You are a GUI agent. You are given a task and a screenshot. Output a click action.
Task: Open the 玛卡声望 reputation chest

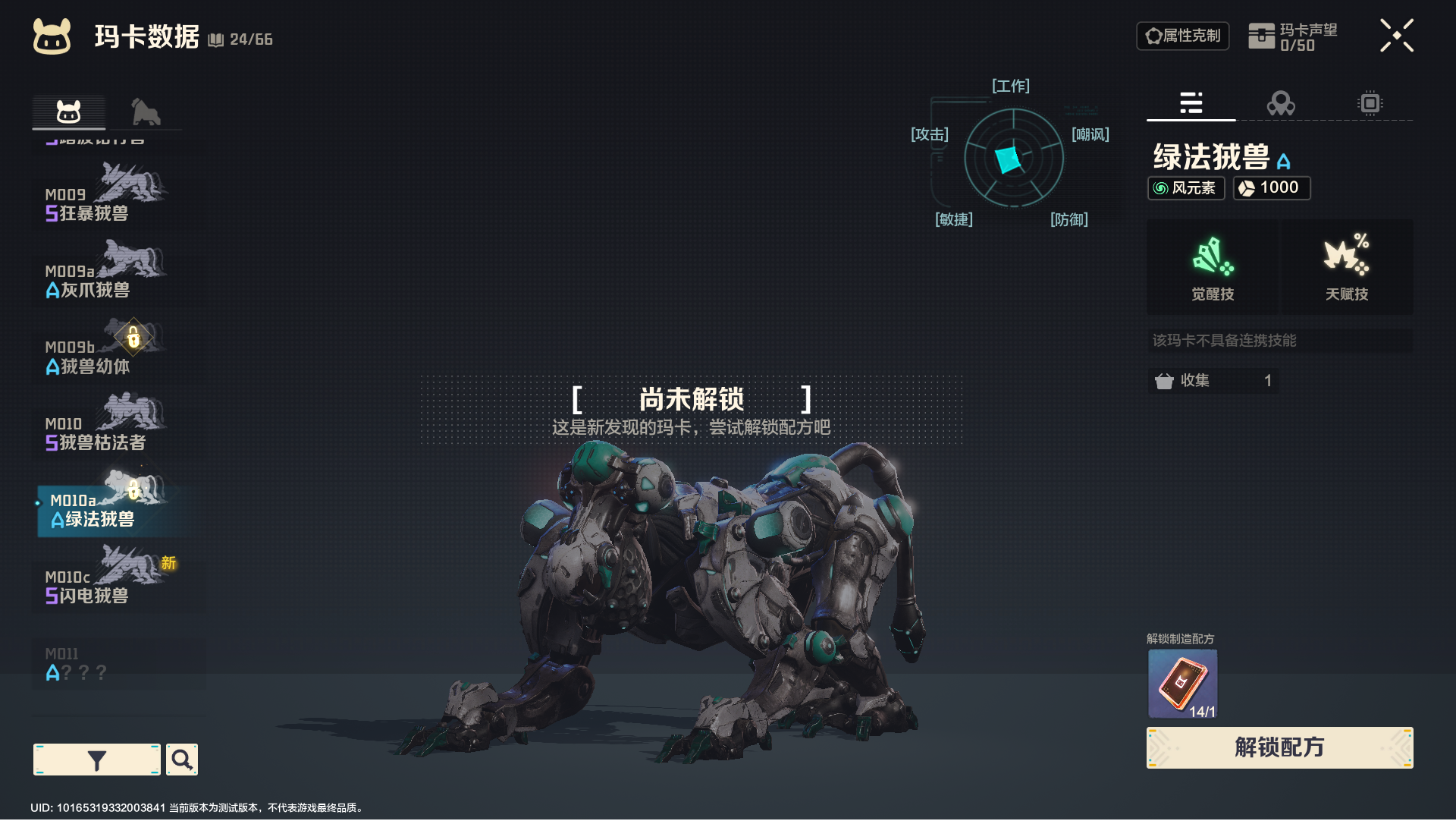click(x=1292, y=36)
